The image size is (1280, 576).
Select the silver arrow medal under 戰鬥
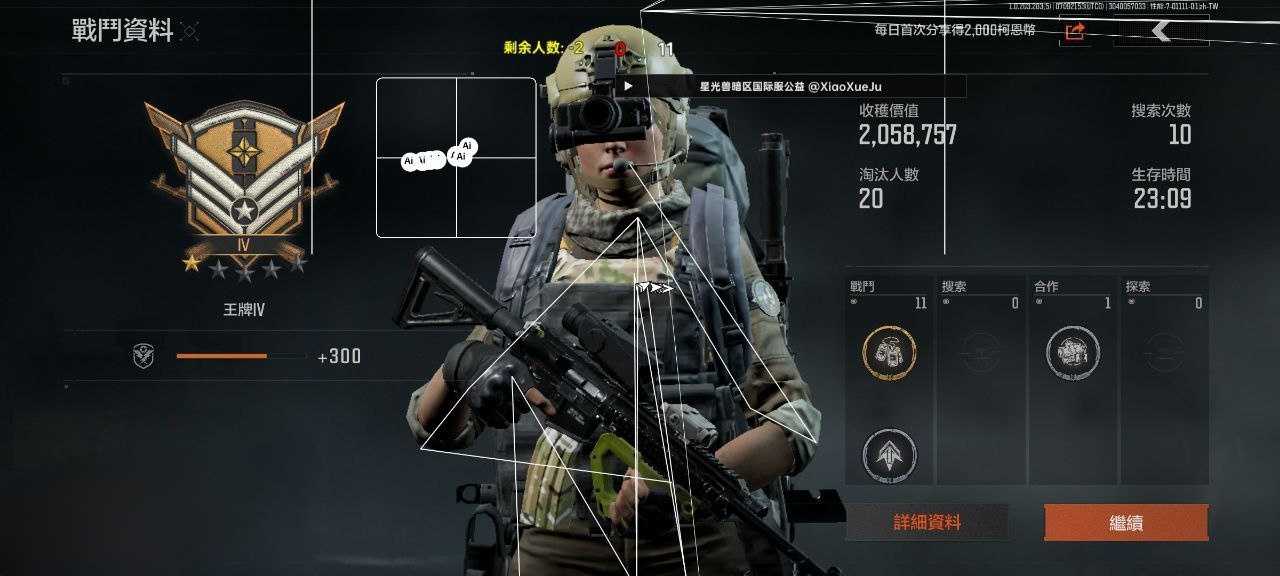[x=889, y=454]
